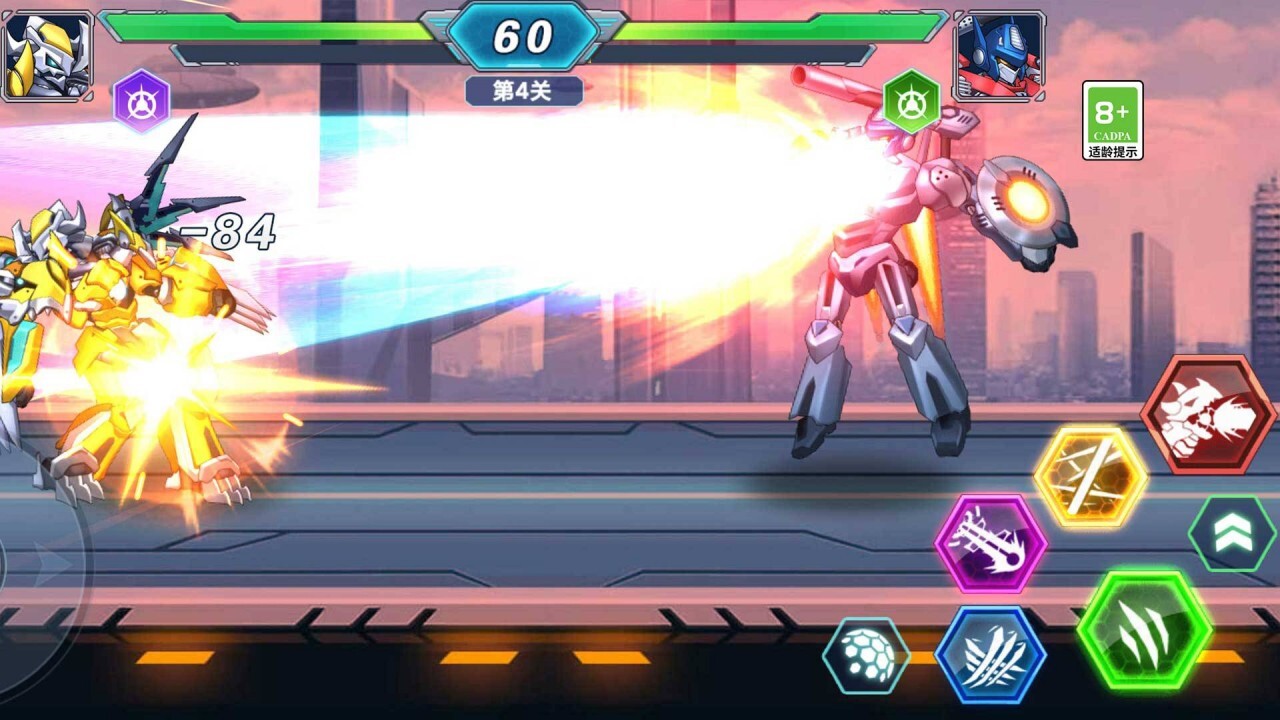Open the CADPA 8+ age rating notice
This screenshot has height=720, width=1280.
pyautogui.click(x=1112, y=120)
